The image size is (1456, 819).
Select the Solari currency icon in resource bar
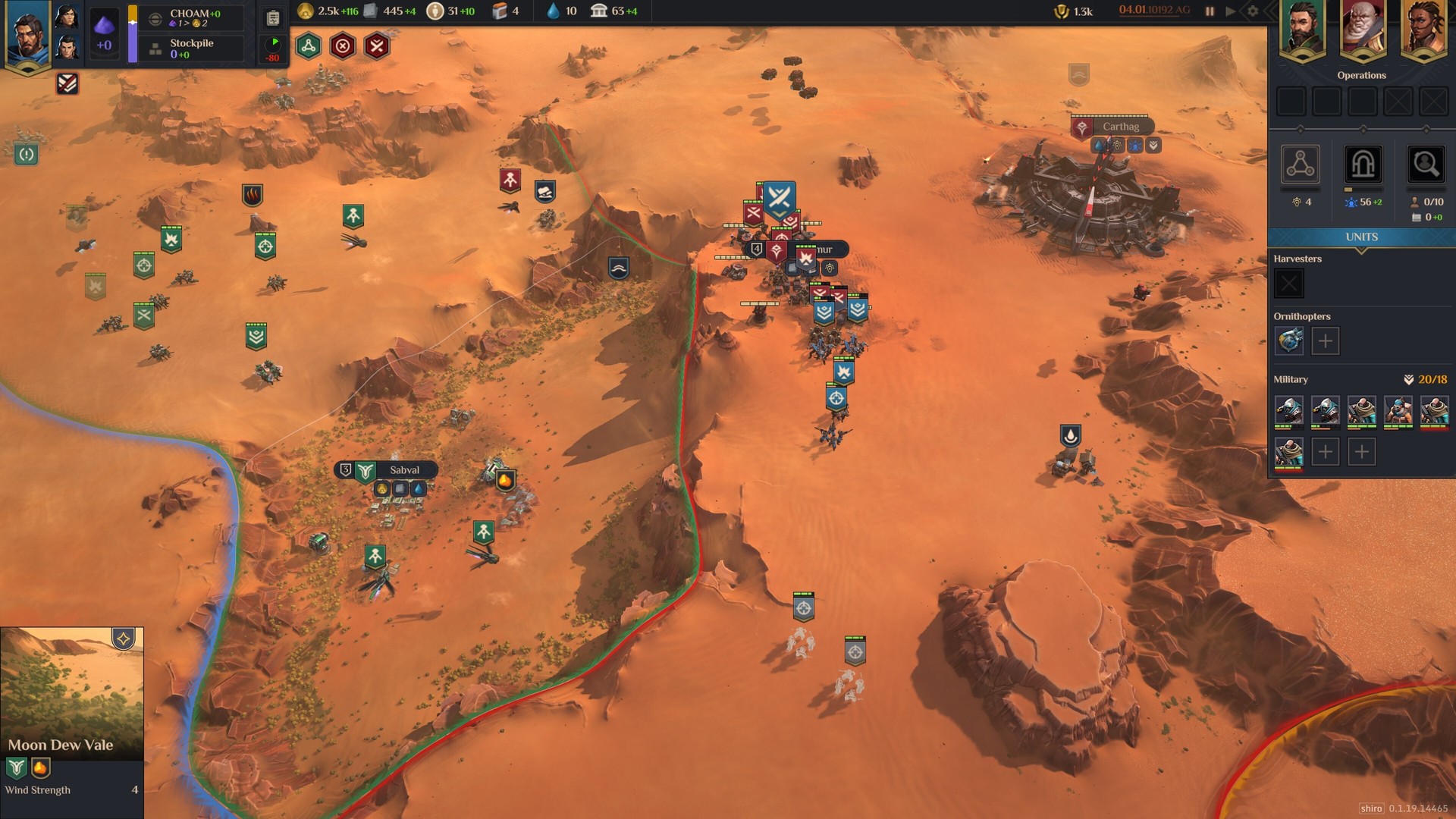[307, 12]
